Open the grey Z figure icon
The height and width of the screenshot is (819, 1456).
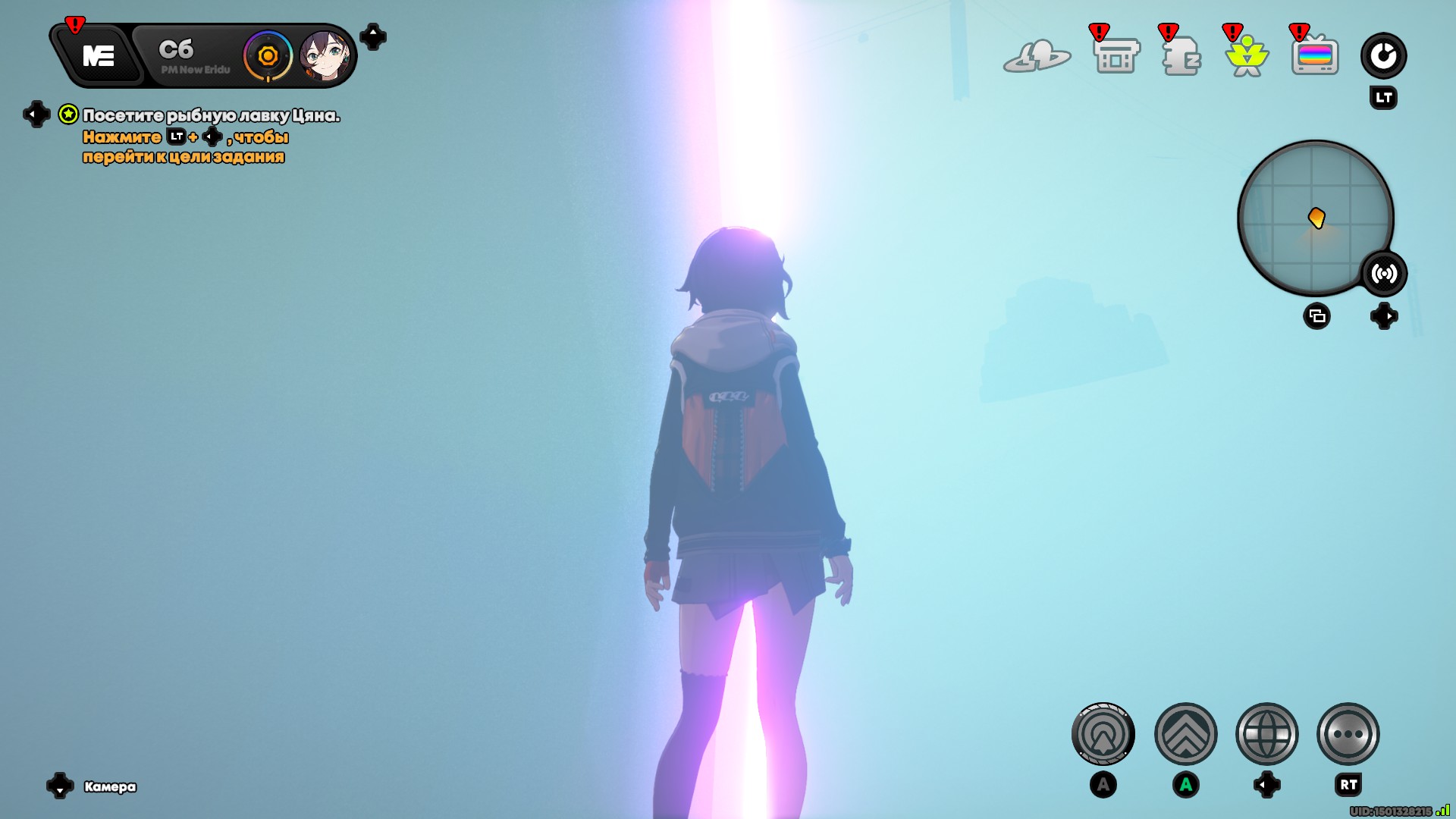tap(1181, 56)
